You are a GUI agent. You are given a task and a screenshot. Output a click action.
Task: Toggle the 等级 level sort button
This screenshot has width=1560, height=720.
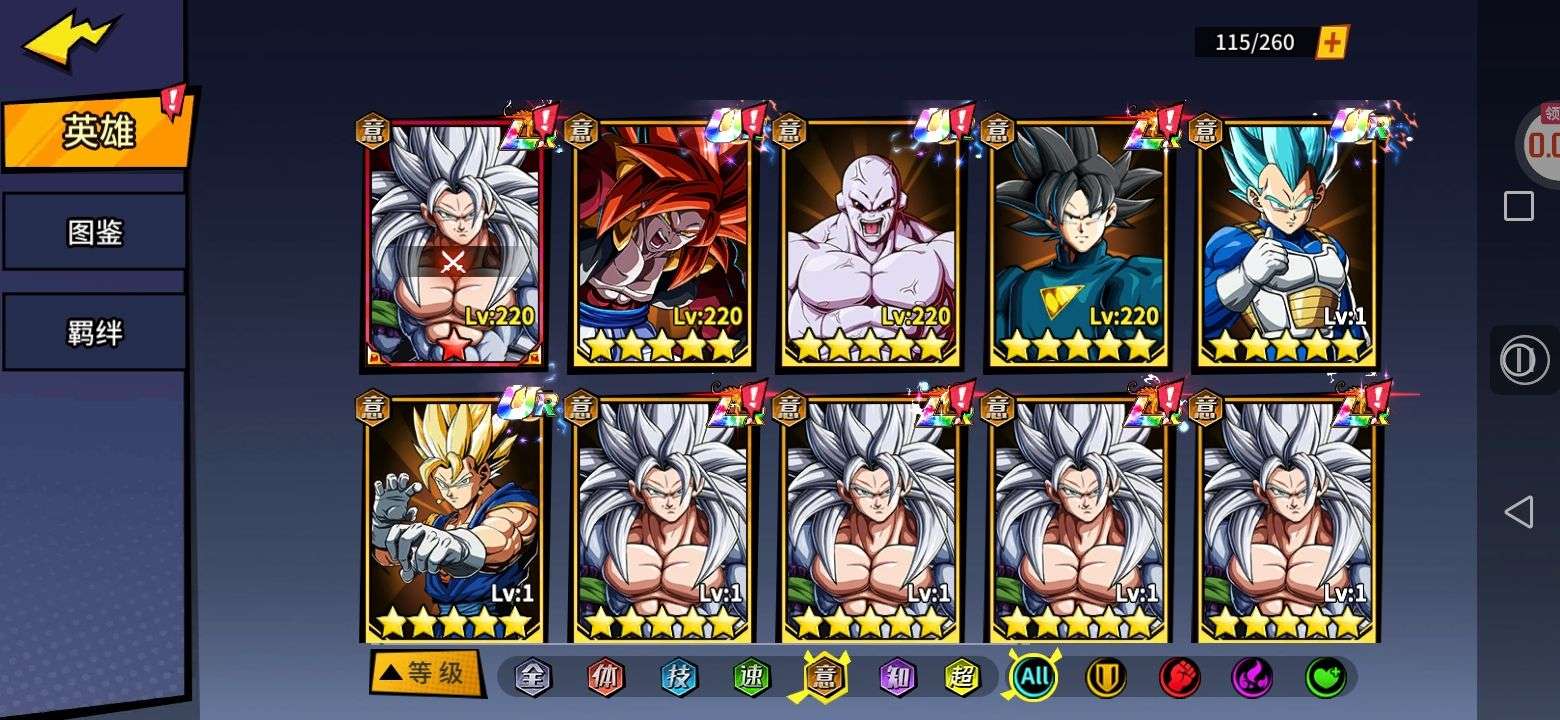click(425, 673)
